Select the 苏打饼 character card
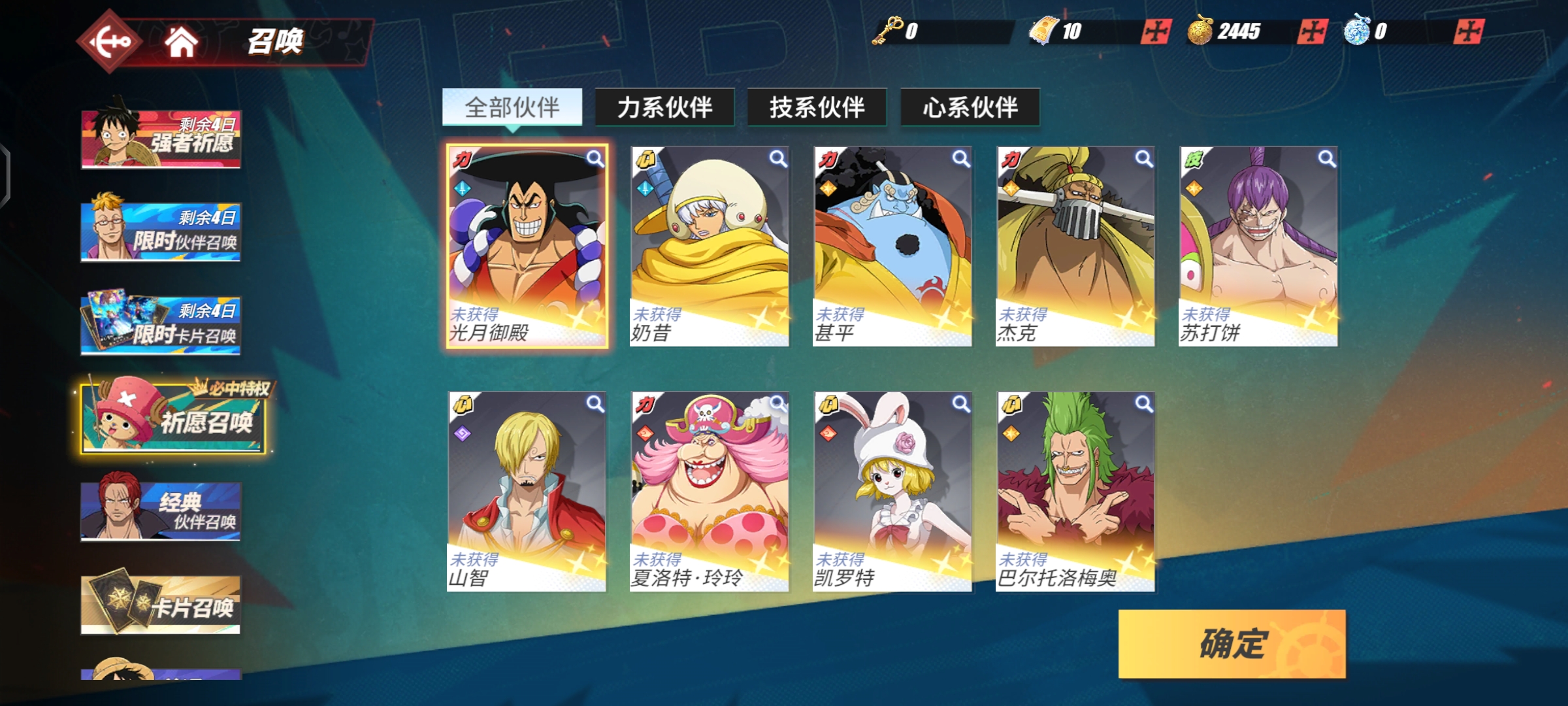Viewport: 1568px width, 706px height. coord(1258,246)
